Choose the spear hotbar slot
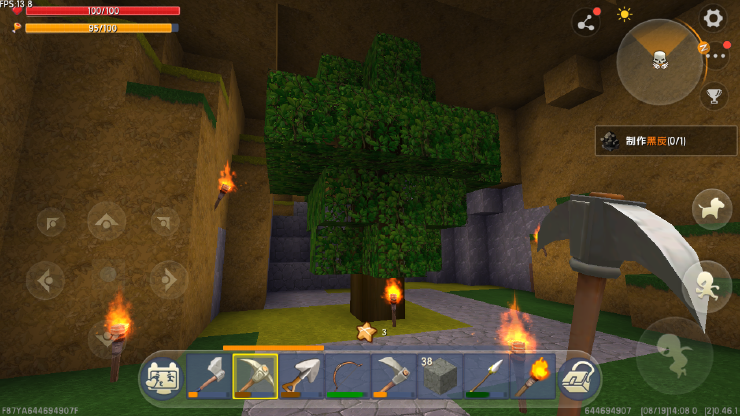Screen dimensions: 740x416 (x=486, y=376)
